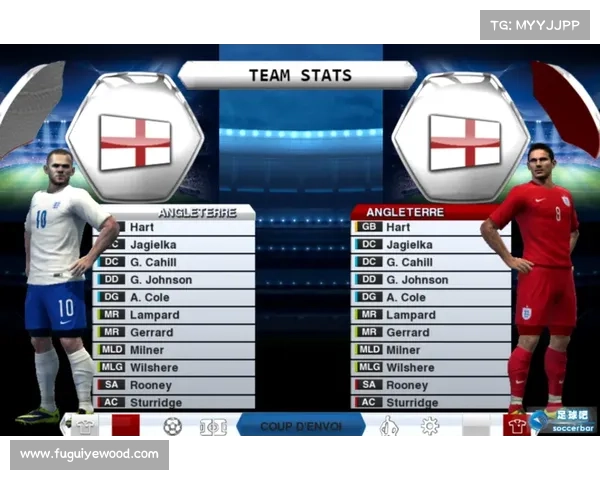Select the football icon in bottom bar
Viewport: 600px width, 480px height.
[x=173, y=426]
